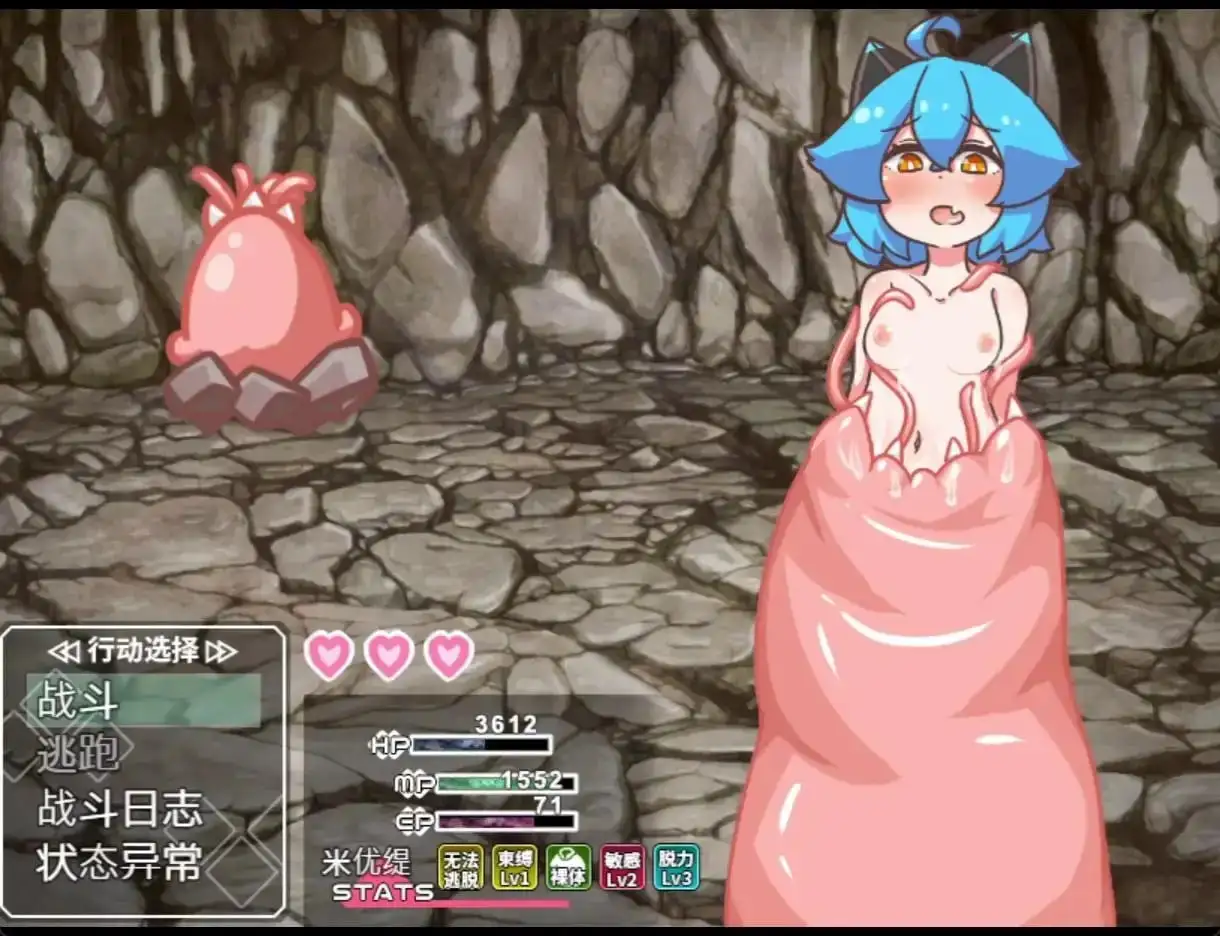Inspect the 脱力 Lv3 status icon
Image resolution: width=1220 pixels, height=936 pixels.
pyautogui.click(x=676, y=867)
